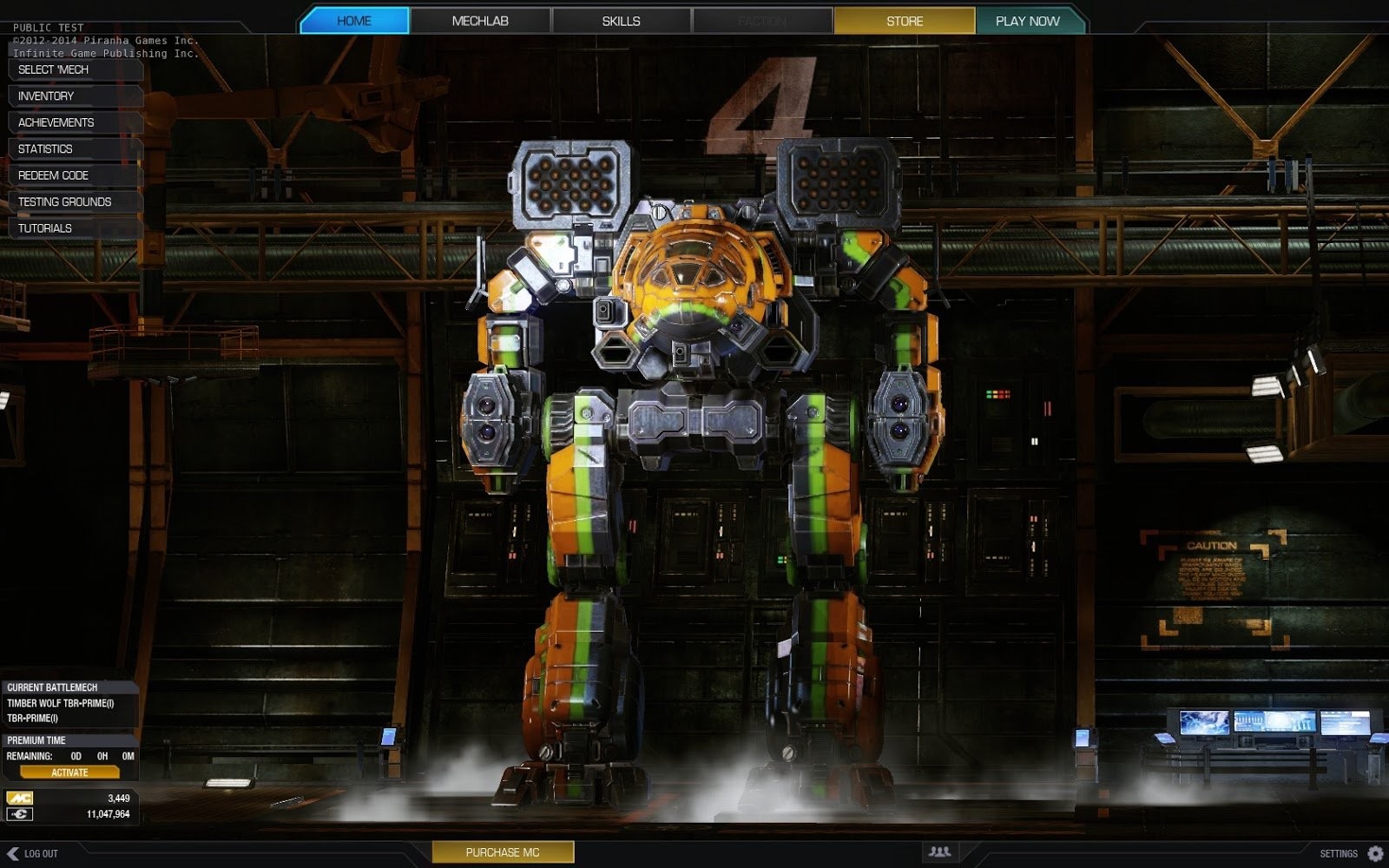Click the PURCHASE MC button
The image size is (1389, 868).
[502, 852]
